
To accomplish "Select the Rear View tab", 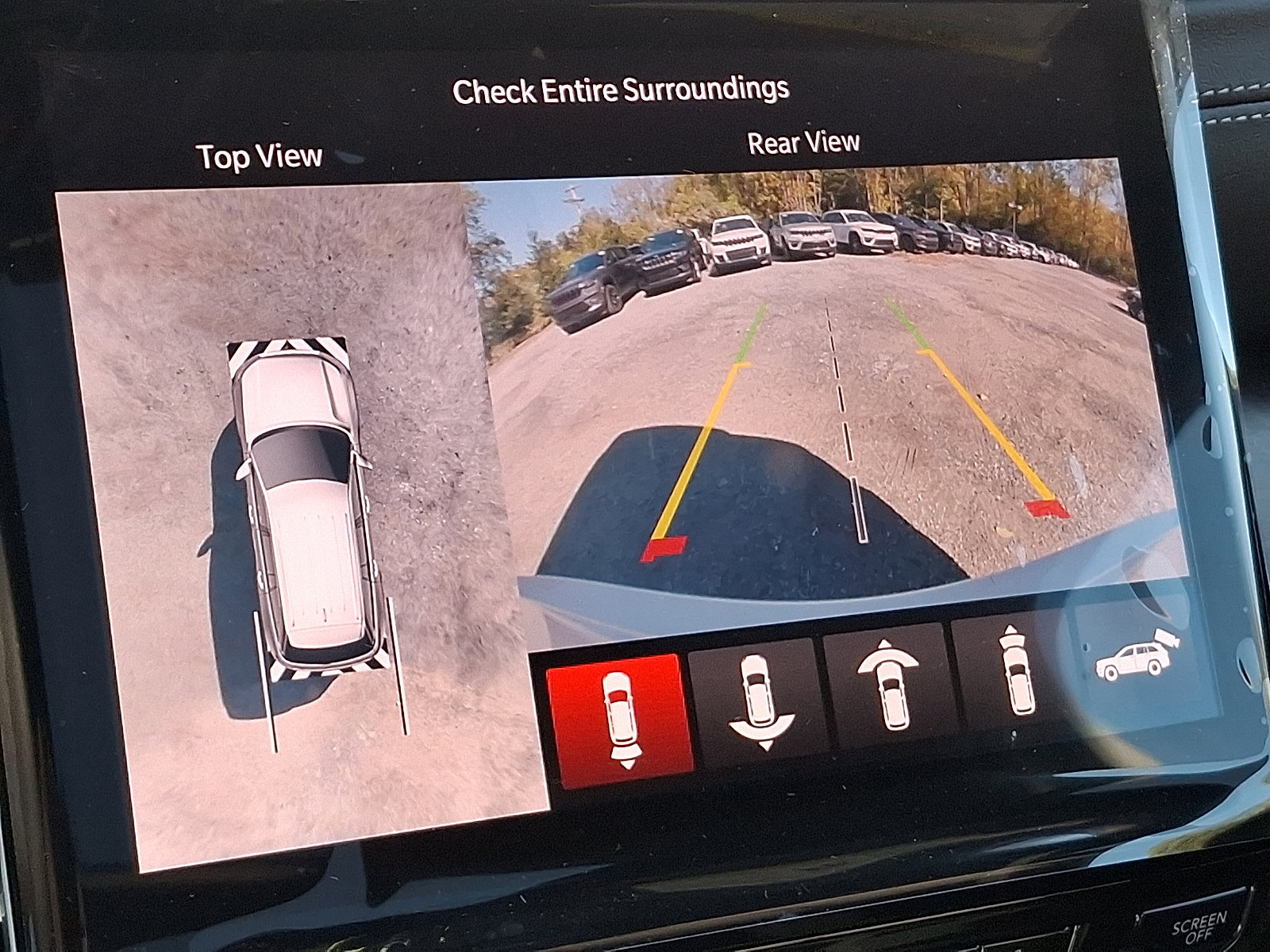I will click(x=803, y=144).
